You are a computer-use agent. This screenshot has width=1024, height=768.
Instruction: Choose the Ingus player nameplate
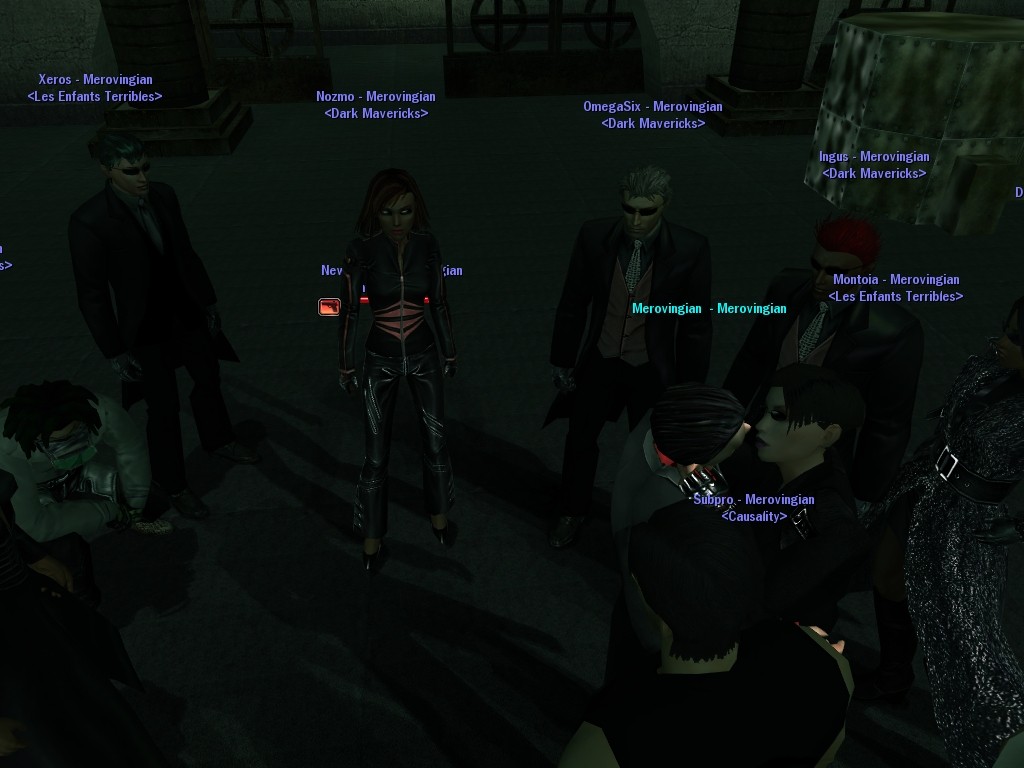873,157
